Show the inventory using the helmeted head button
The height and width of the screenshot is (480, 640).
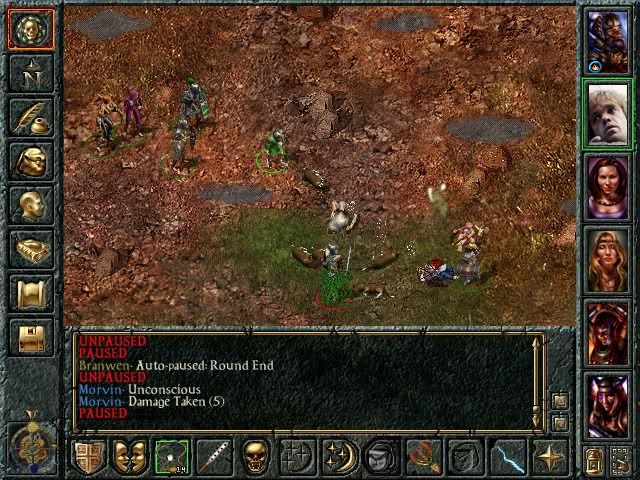[30, 161]
